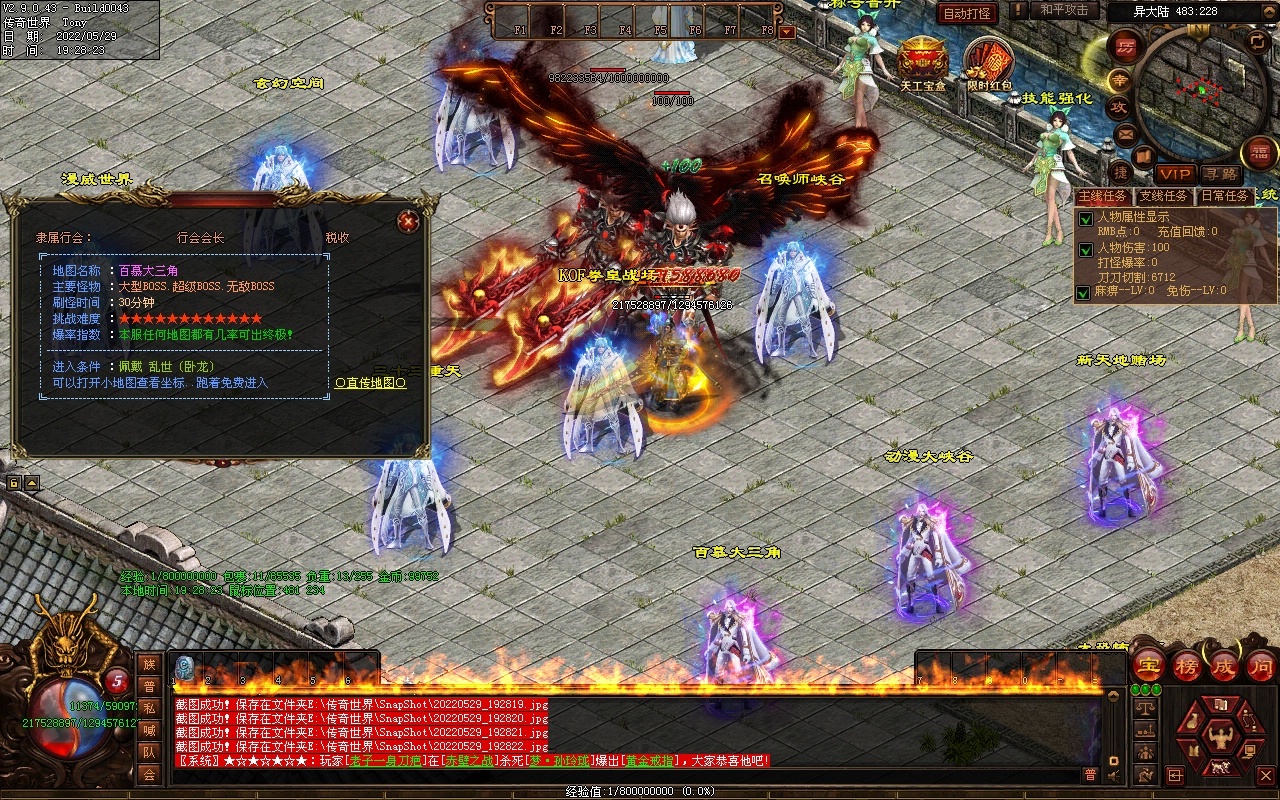Switch attack mode via 和平攻击

tap(1063, 10)
